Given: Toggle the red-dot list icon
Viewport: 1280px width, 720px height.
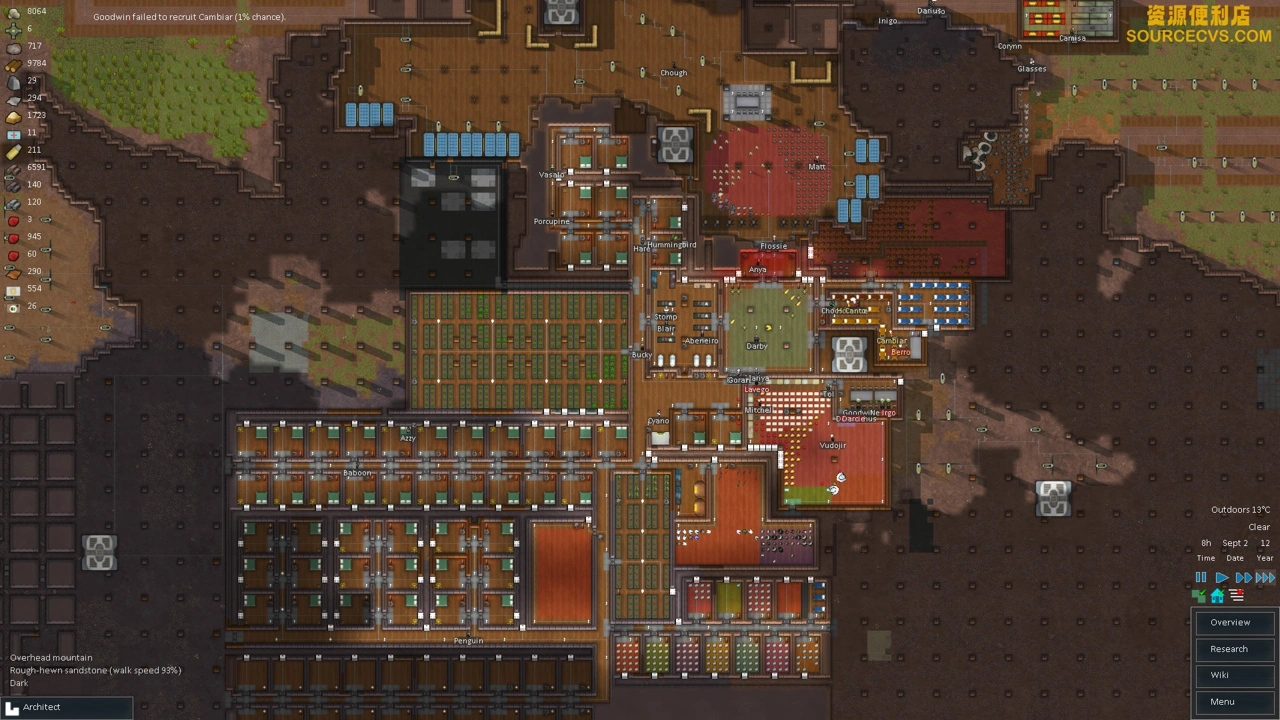Looking at the screenshot, I should 1237,596.
